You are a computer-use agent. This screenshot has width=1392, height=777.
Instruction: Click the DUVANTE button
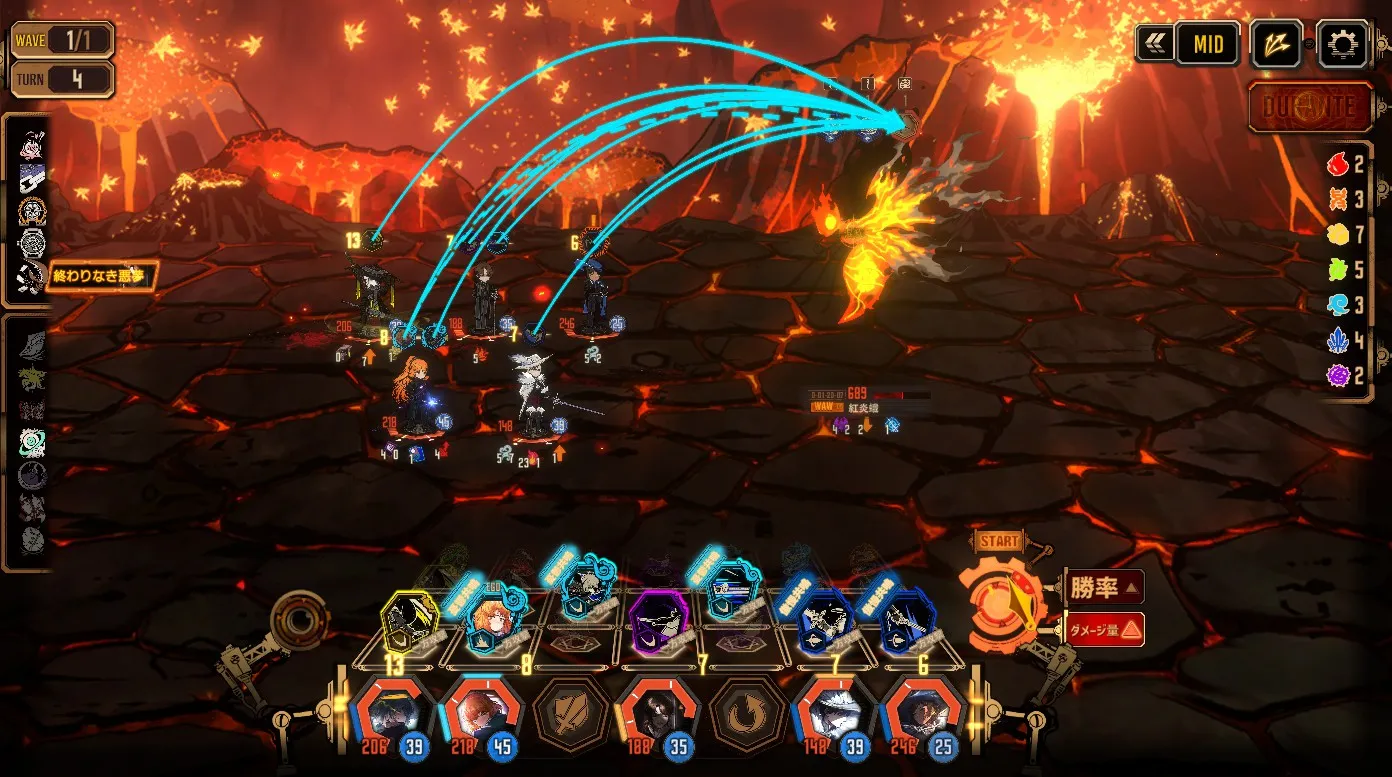[x=1310, y=107]
